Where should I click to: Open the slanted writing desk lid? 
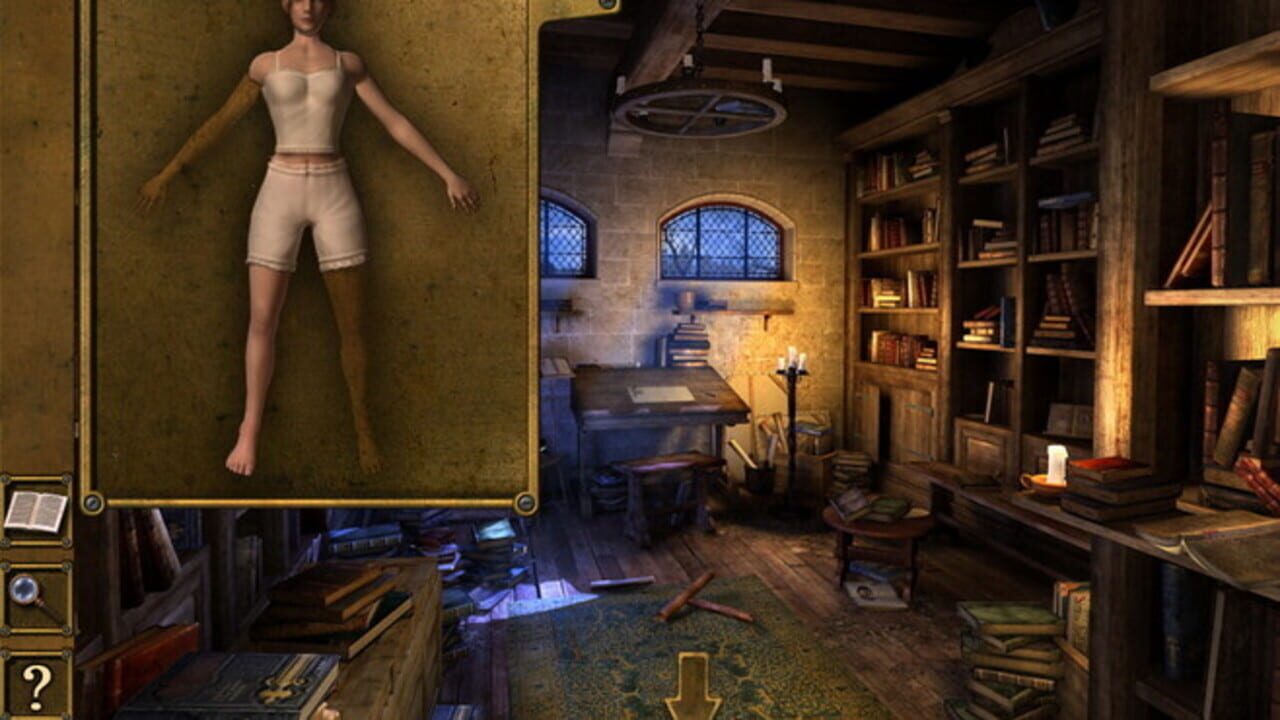click(x=655, y=390)
